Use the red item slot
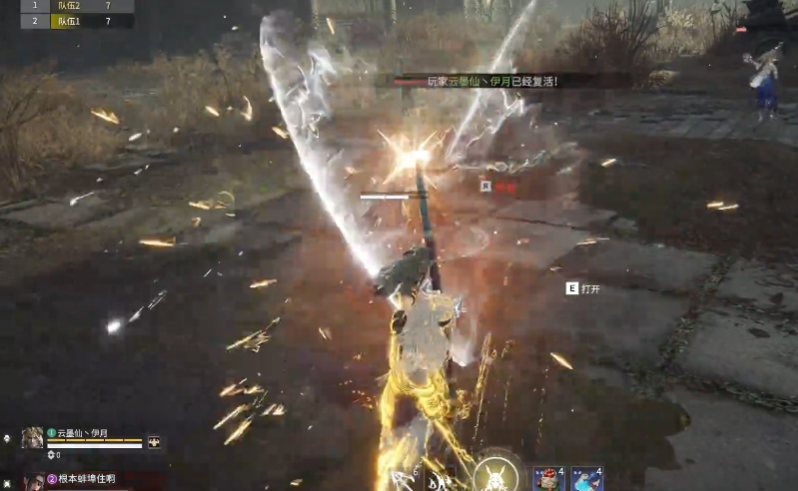 point(550,478)
